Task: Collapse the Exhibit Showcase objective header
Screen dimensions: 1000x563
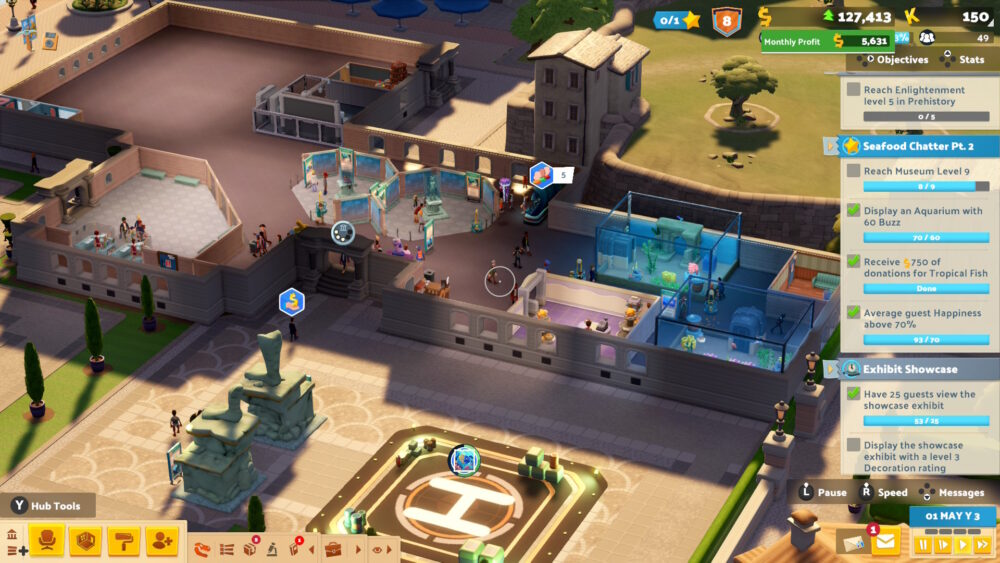Action: pos(832,369)
